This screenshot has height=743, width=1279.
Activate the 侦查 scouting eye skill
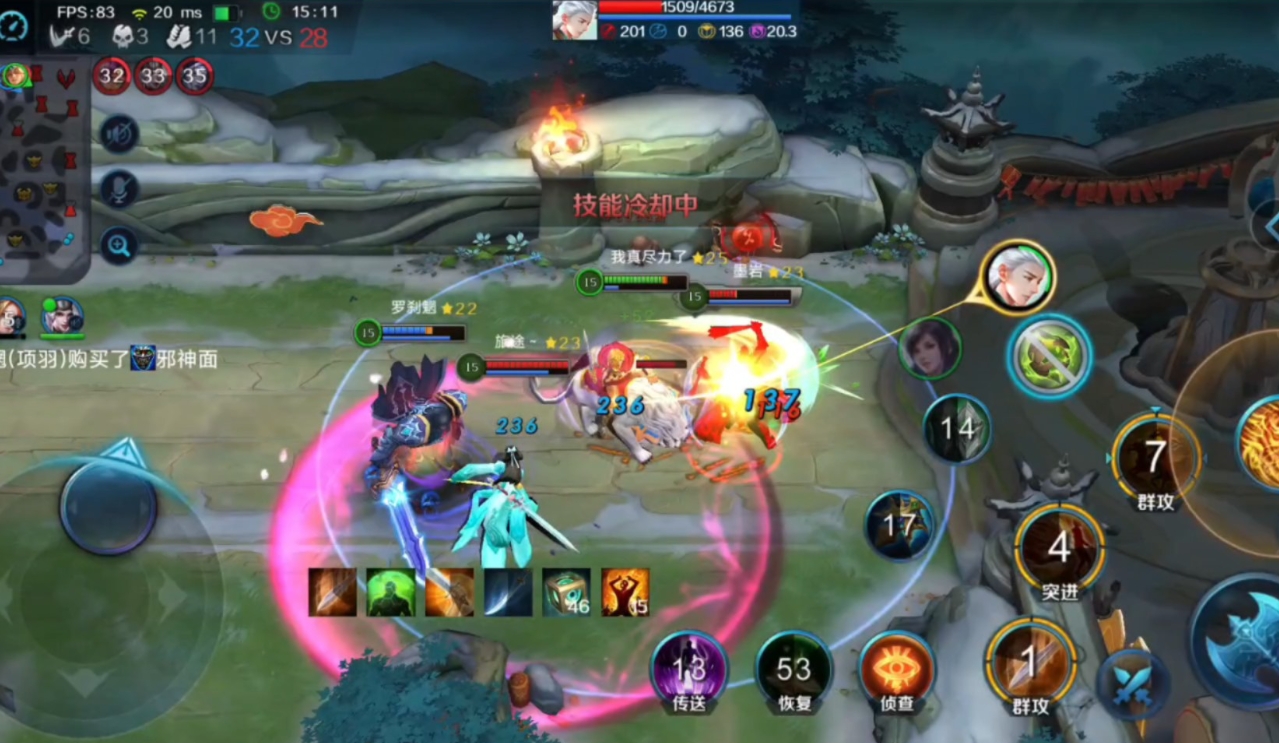click(x=897, y=670)
